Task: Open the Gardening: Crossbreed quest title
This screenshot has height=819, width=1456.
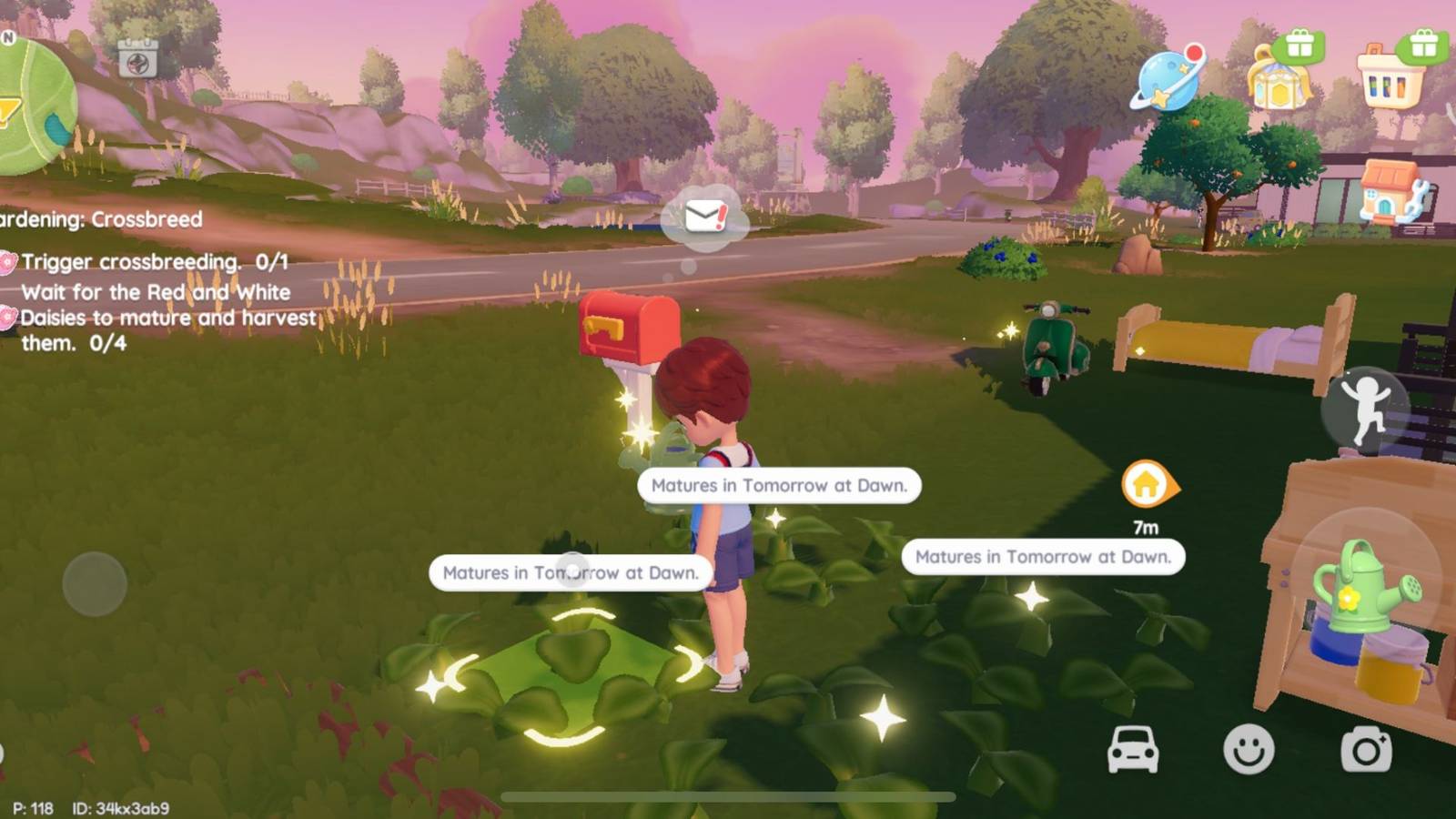Action: 102,219
